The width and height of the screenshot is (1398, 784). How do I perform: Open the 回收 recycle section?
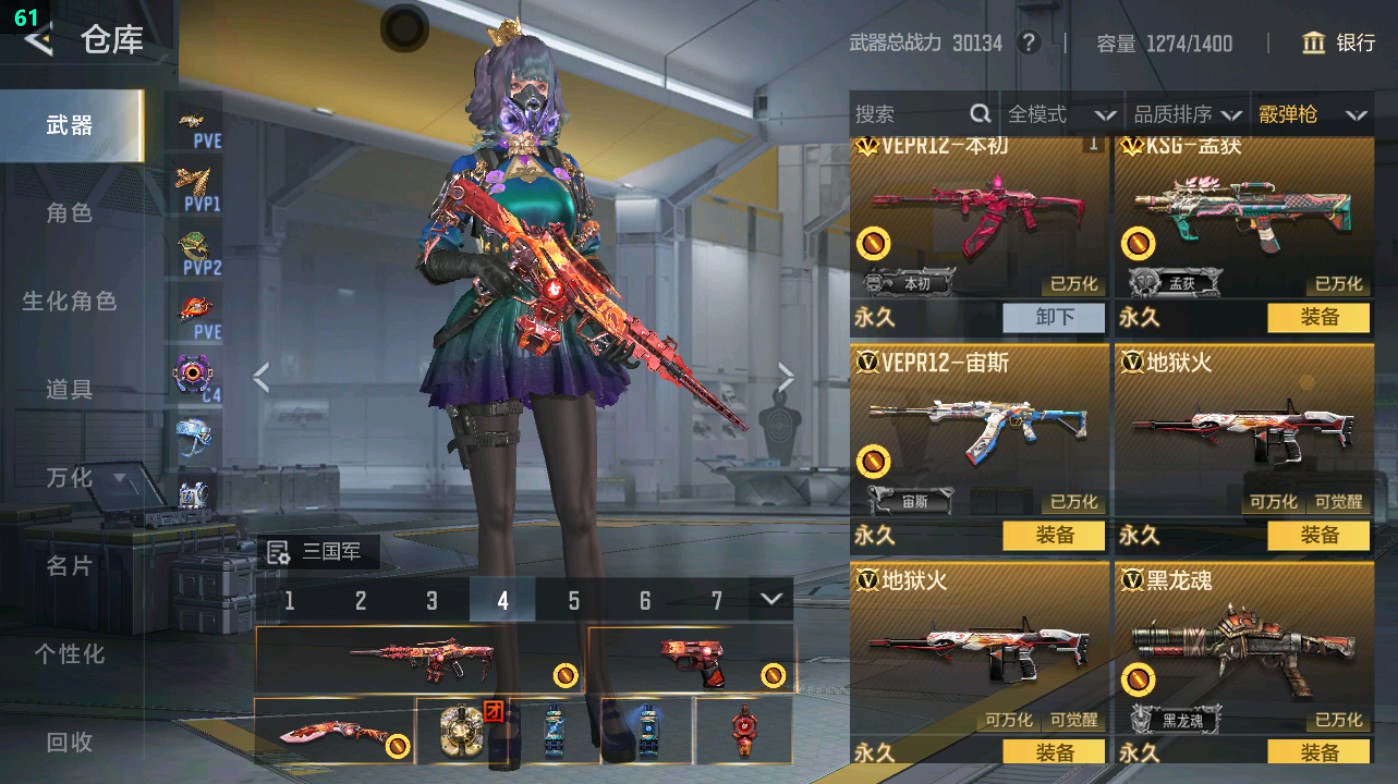[69, 741]
